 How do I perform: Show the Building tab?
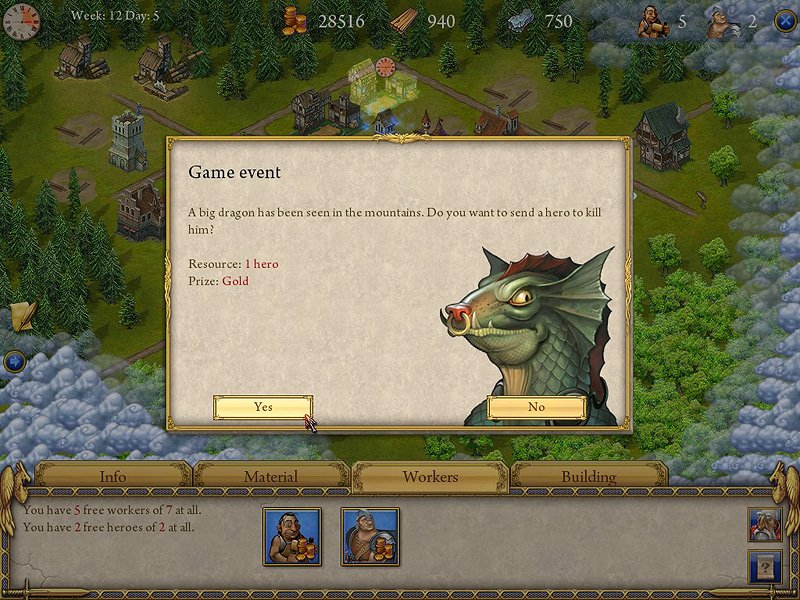tap(588, 477)
